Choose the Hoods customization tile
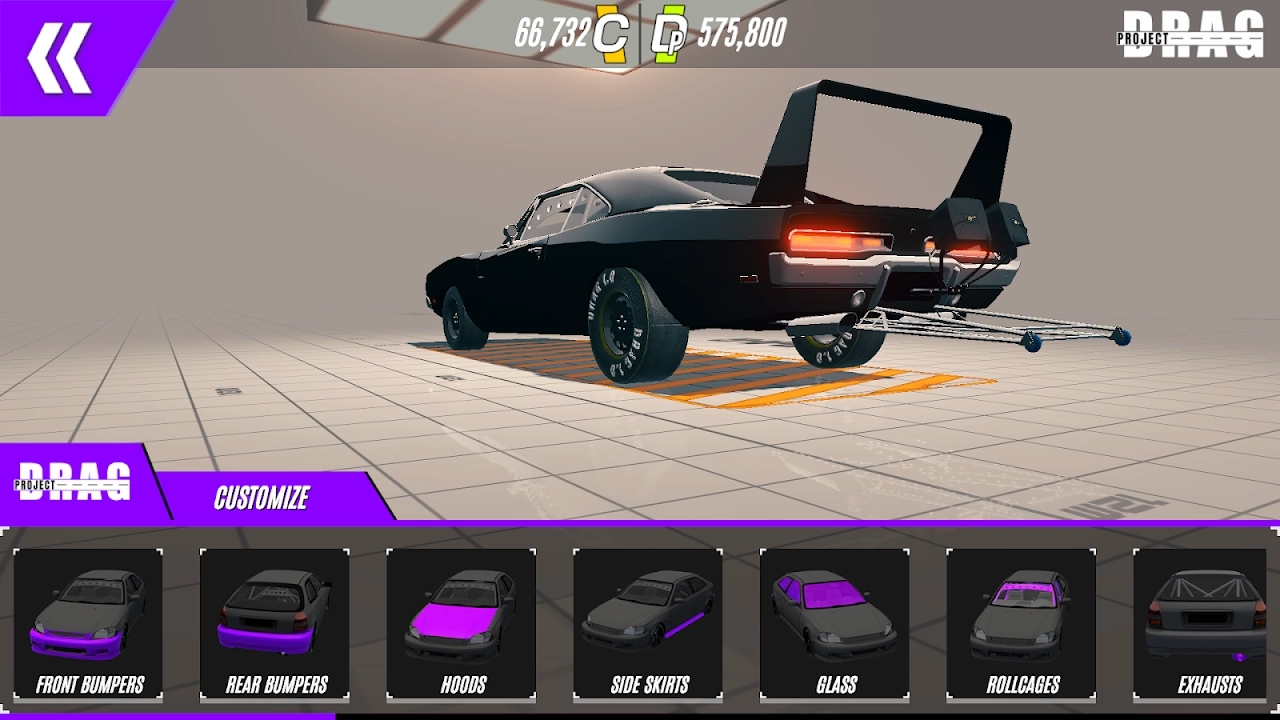This screenshot has height=720, width=1280. click(462, 623)
